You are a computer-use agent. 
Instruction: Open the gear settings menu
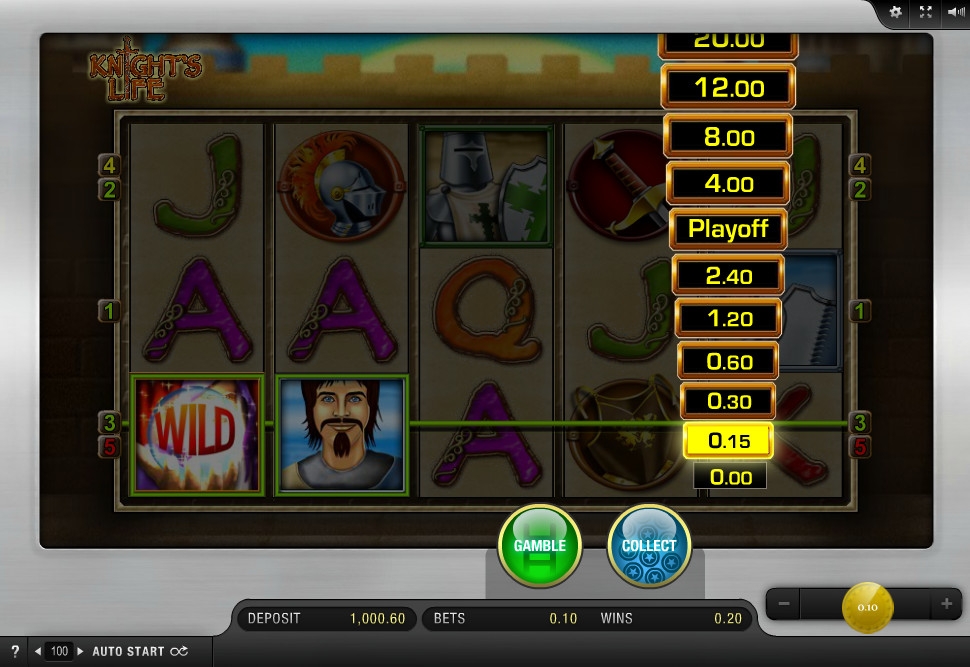tap(895, 12)
